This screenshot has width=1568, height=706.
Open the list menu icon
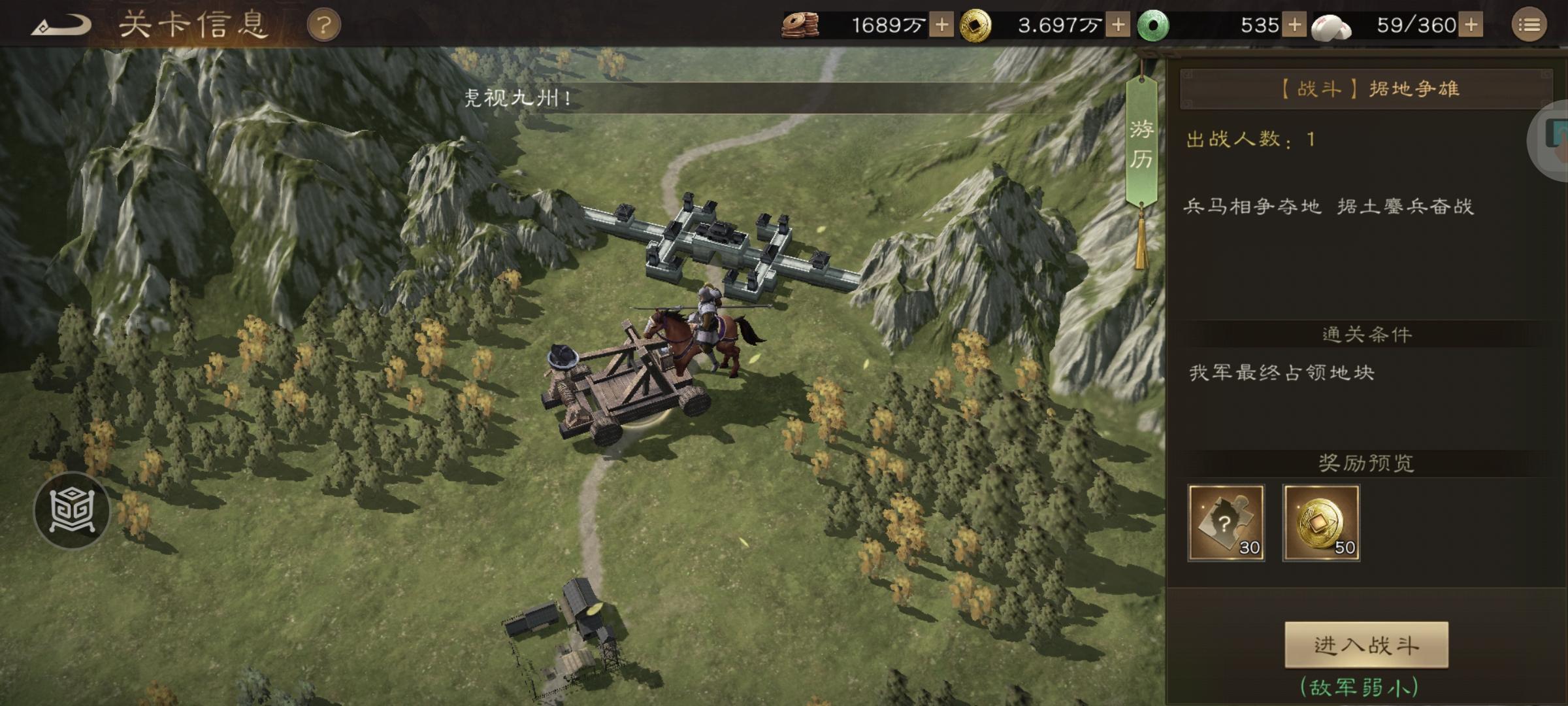[x=1529, y=25]
